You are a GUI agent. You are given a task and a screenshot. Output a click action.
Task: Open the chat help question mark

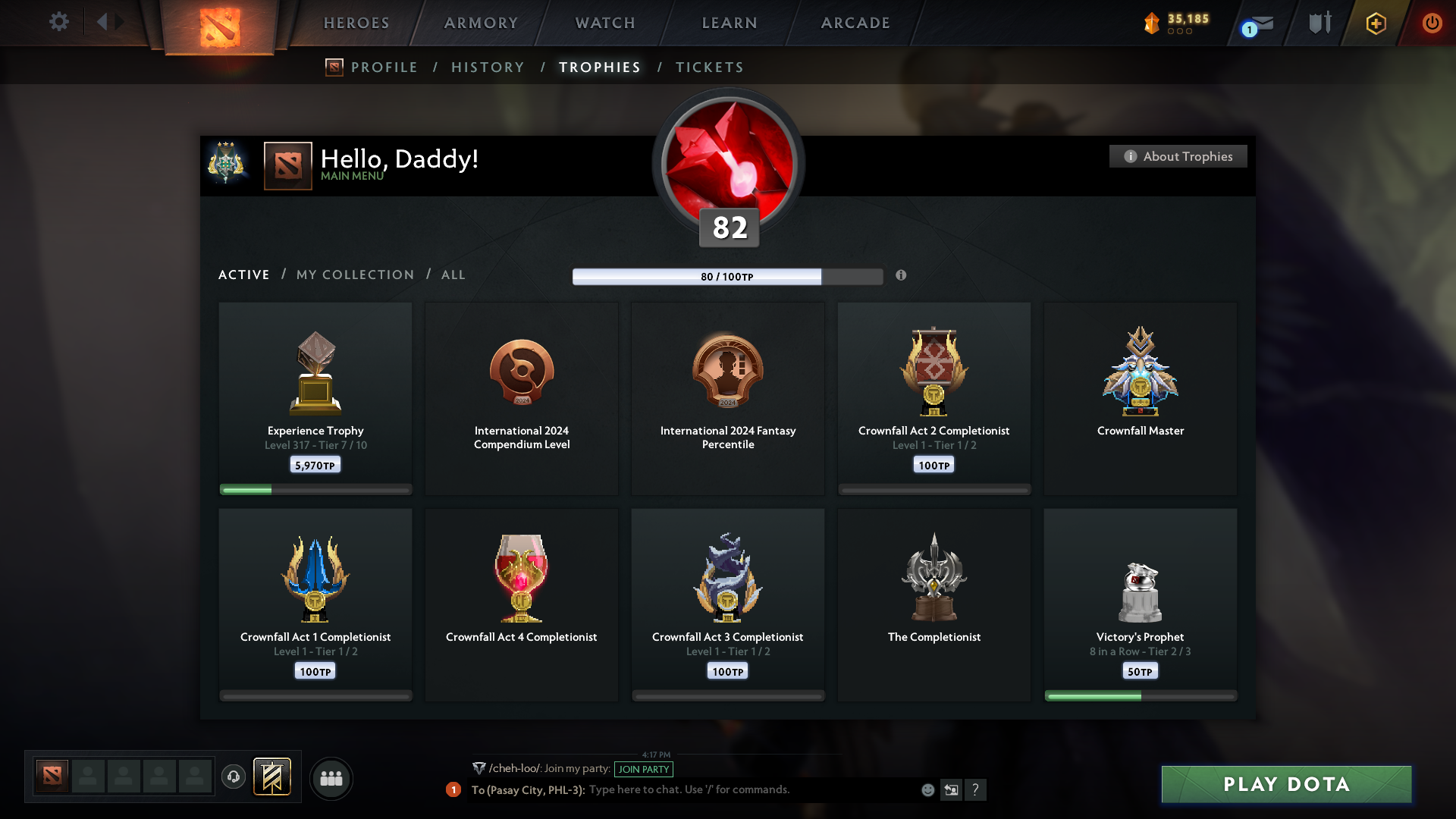pos(977,789)
